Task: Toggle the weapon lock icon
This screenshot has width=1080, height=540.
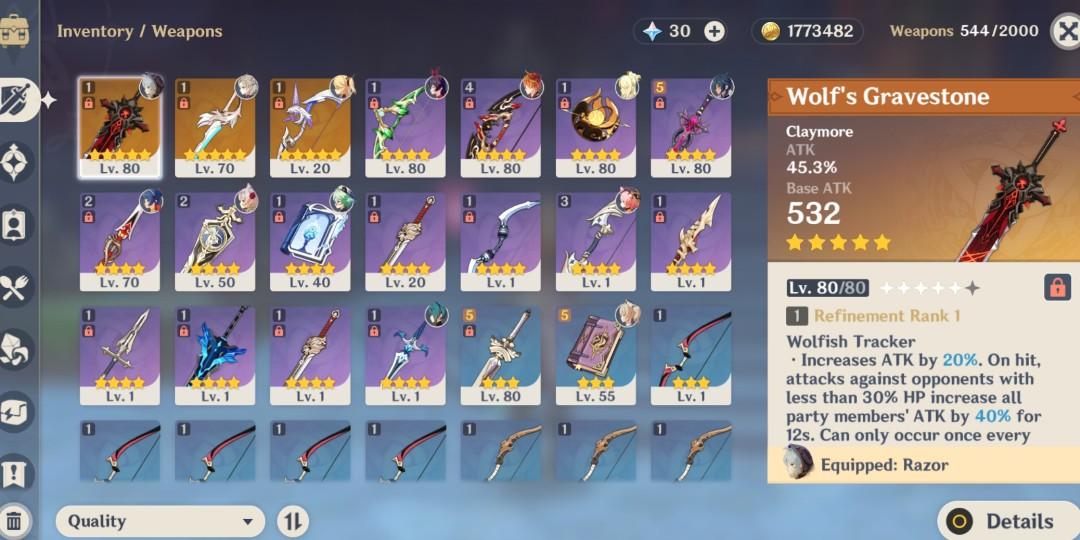Action: pos(1056,288)
